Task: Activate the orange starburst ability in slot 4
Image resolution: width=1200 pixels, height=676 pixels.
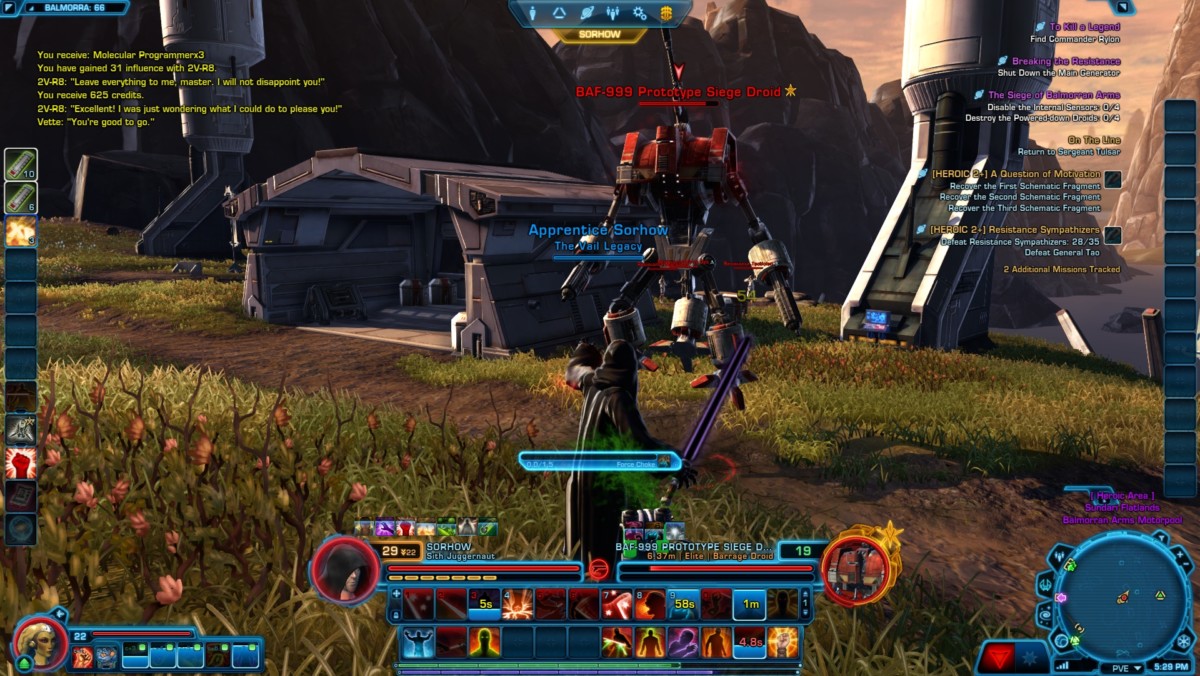Action: (518, 604)
